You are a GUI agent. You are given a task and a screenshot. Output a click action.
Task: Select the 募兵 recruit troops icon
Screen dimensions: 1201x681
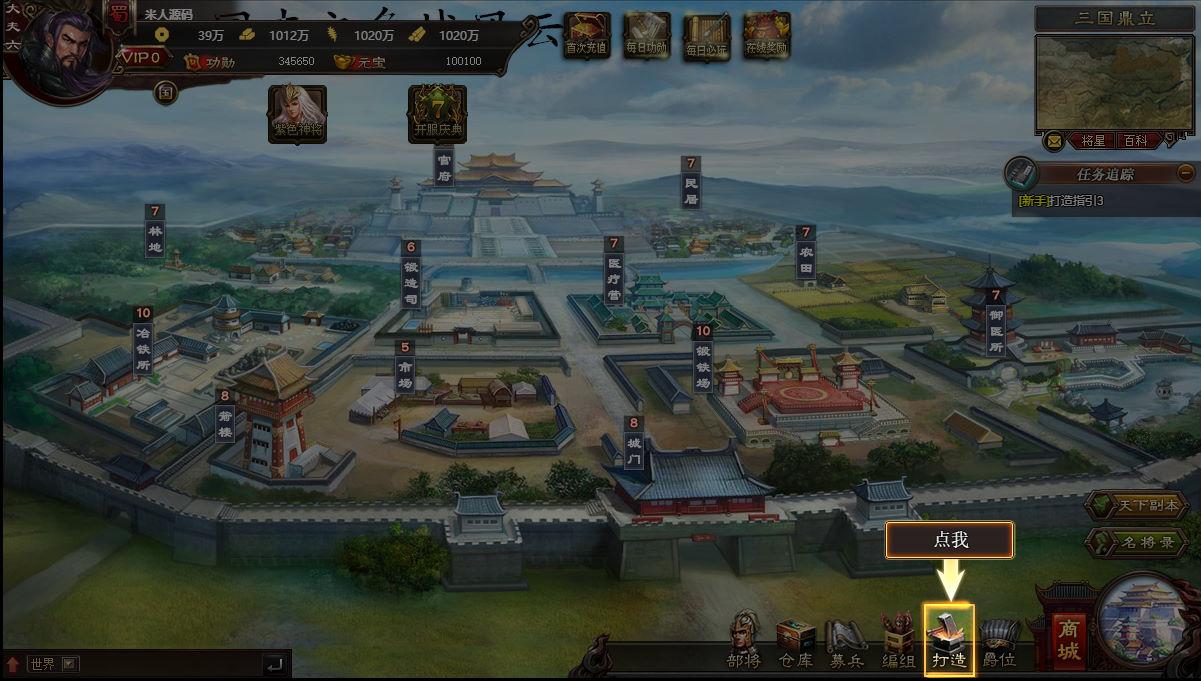coord(846,638)
